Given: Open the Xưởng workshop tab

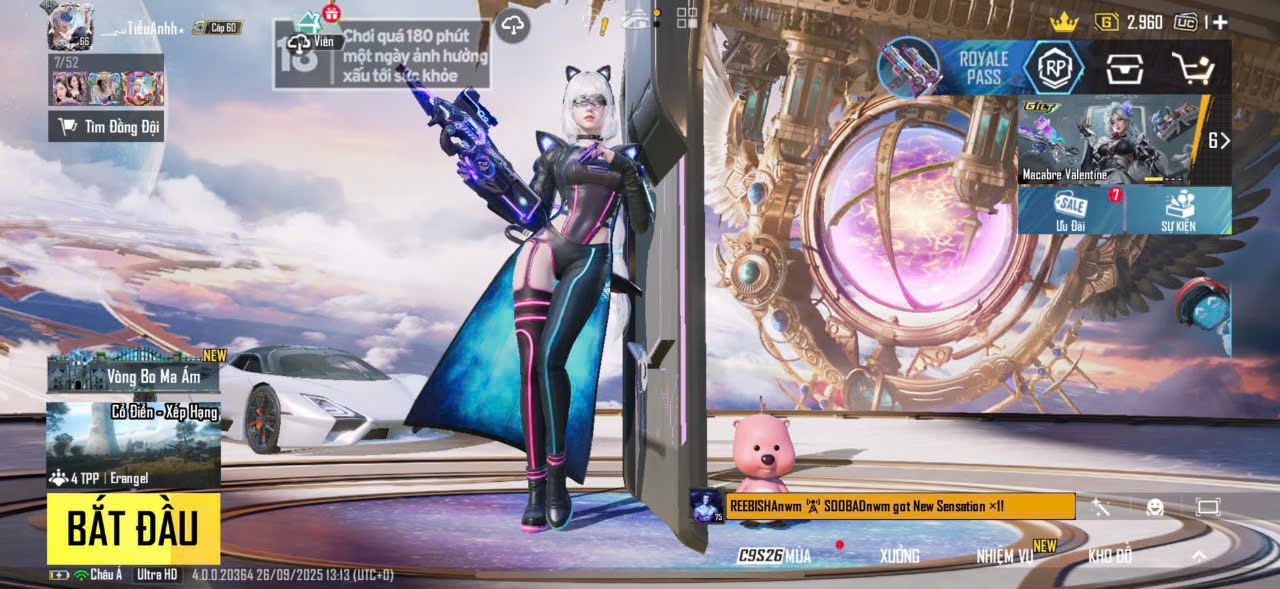Looking at the screenshot, I should [x=899, y=556].
